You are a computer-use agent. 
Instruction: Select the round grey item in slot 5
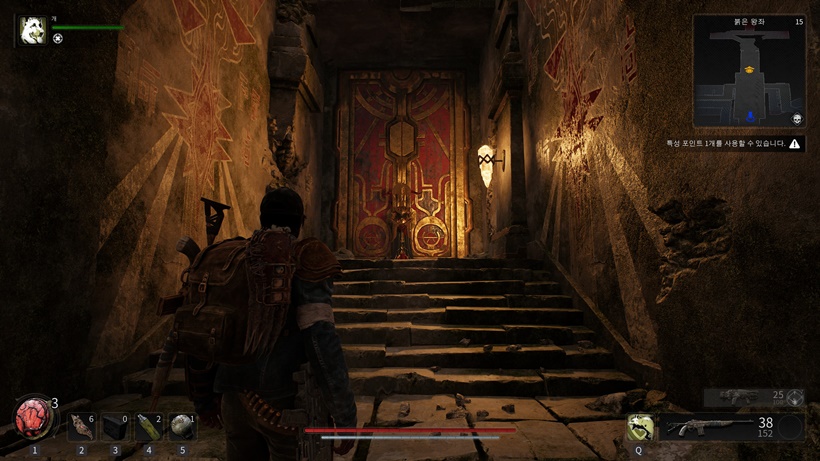click(181, 428)
